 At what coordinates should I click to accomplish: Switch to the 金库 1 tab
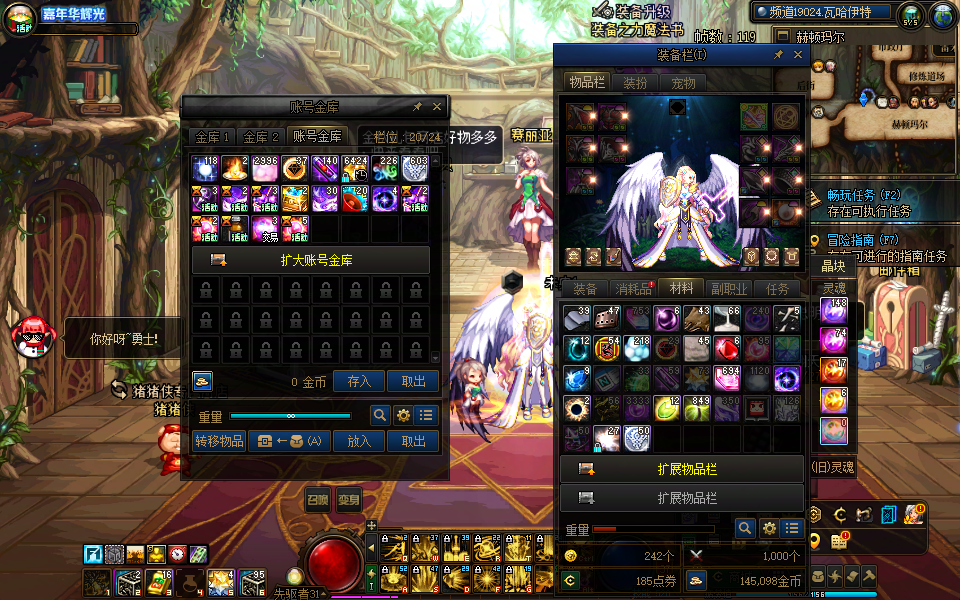pos(212,137)
